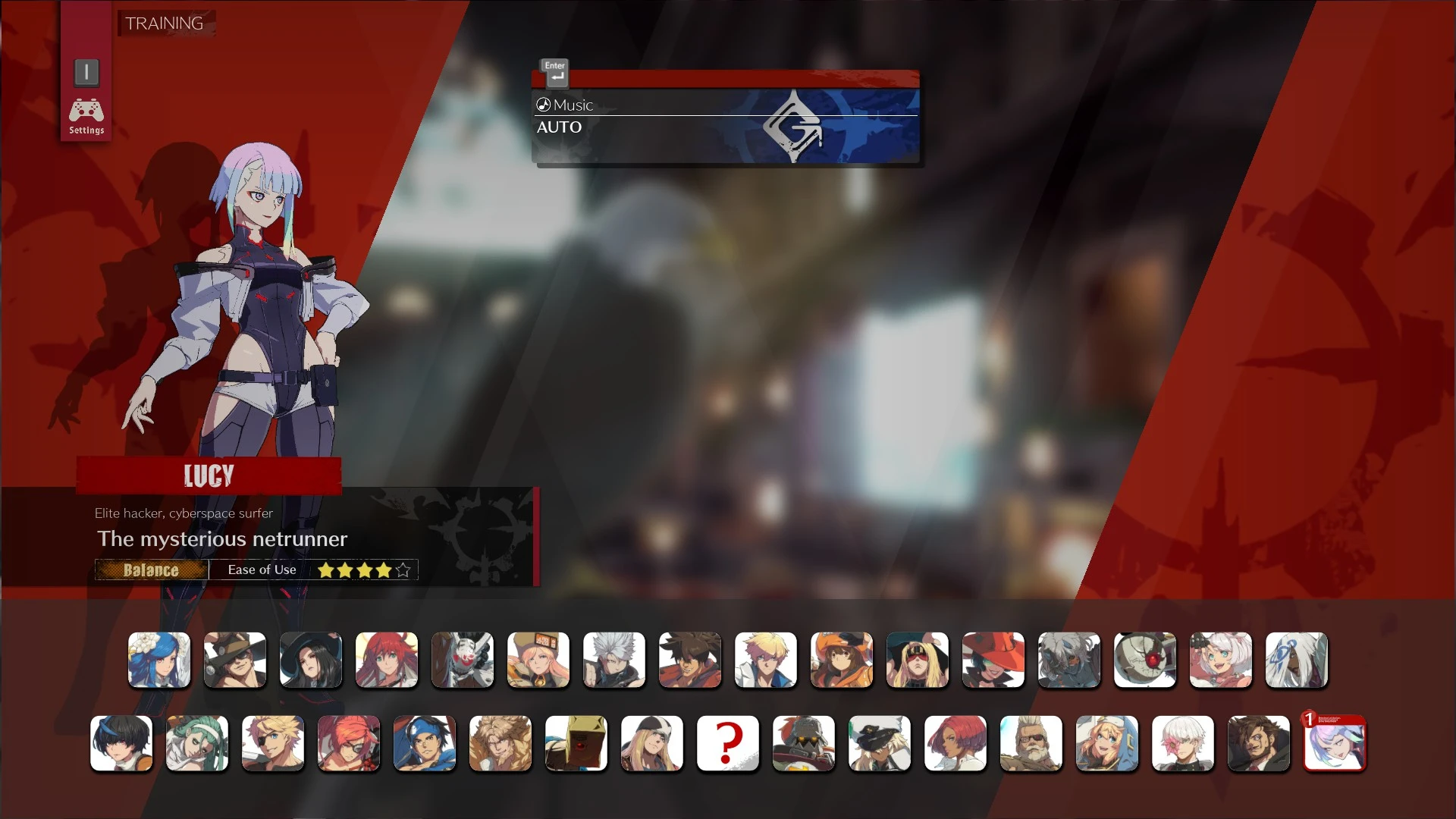Image resolution: width=1456 pixels, height=819 pixels.
Task: Select Ky Kiske's portrait
Action: pyautogui.click(x=766, y=661)
